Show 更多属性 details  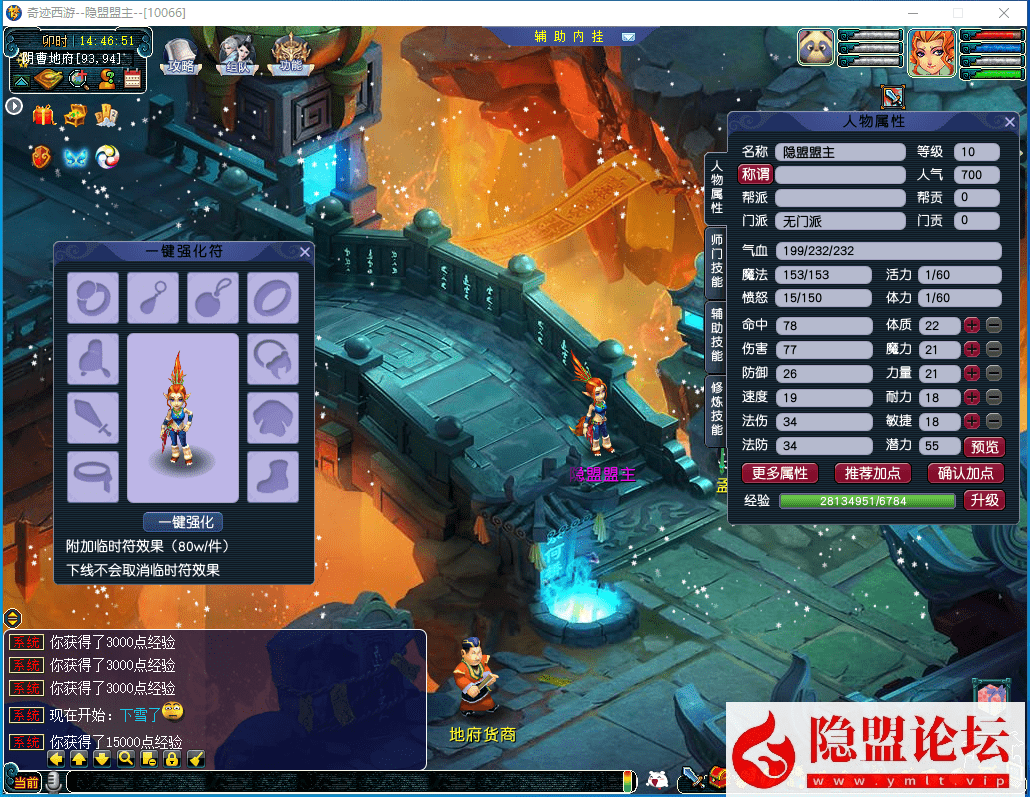tap(779, 473)
